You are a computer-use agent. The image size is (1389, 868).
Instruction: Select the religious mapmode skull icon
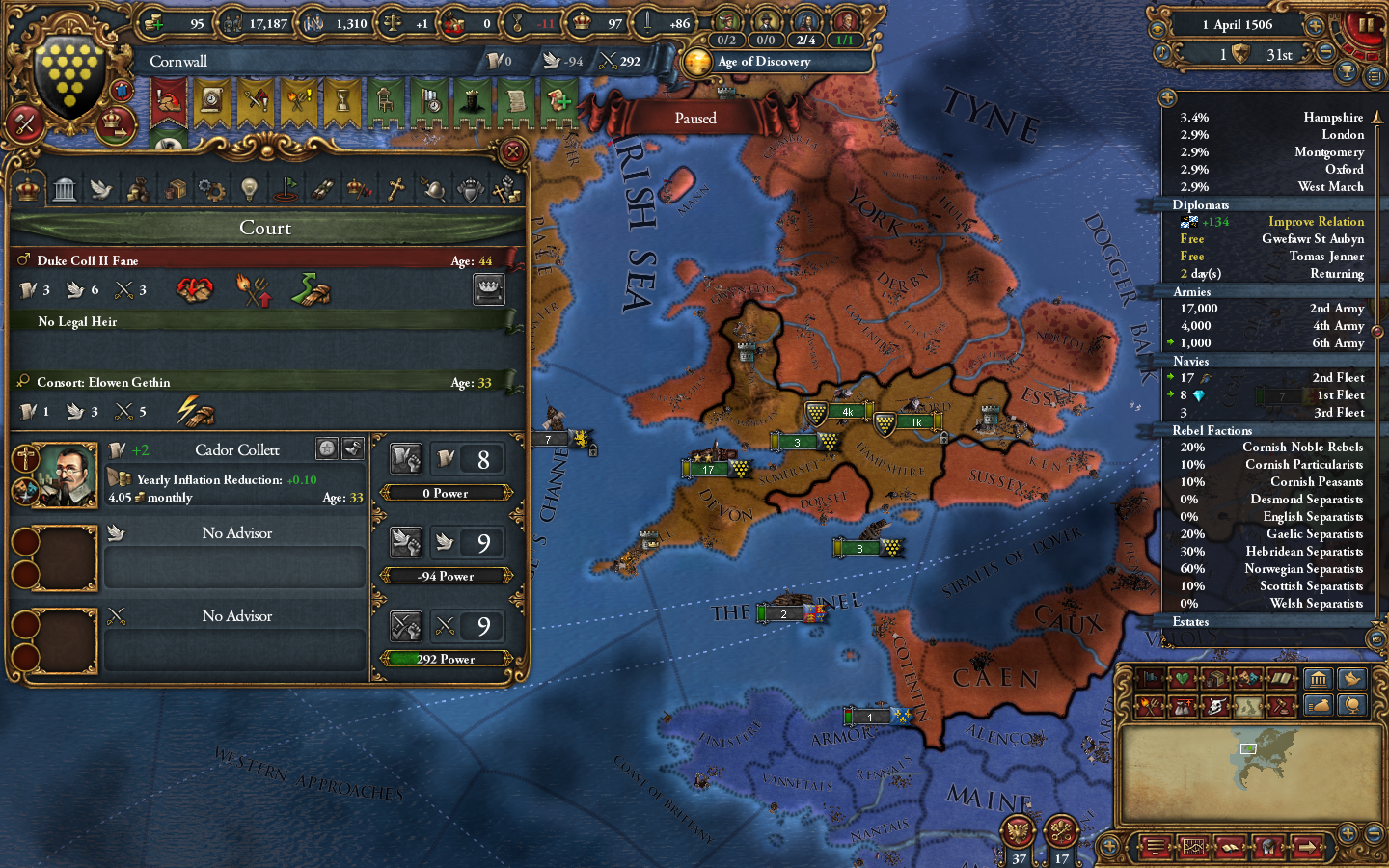1215,705
